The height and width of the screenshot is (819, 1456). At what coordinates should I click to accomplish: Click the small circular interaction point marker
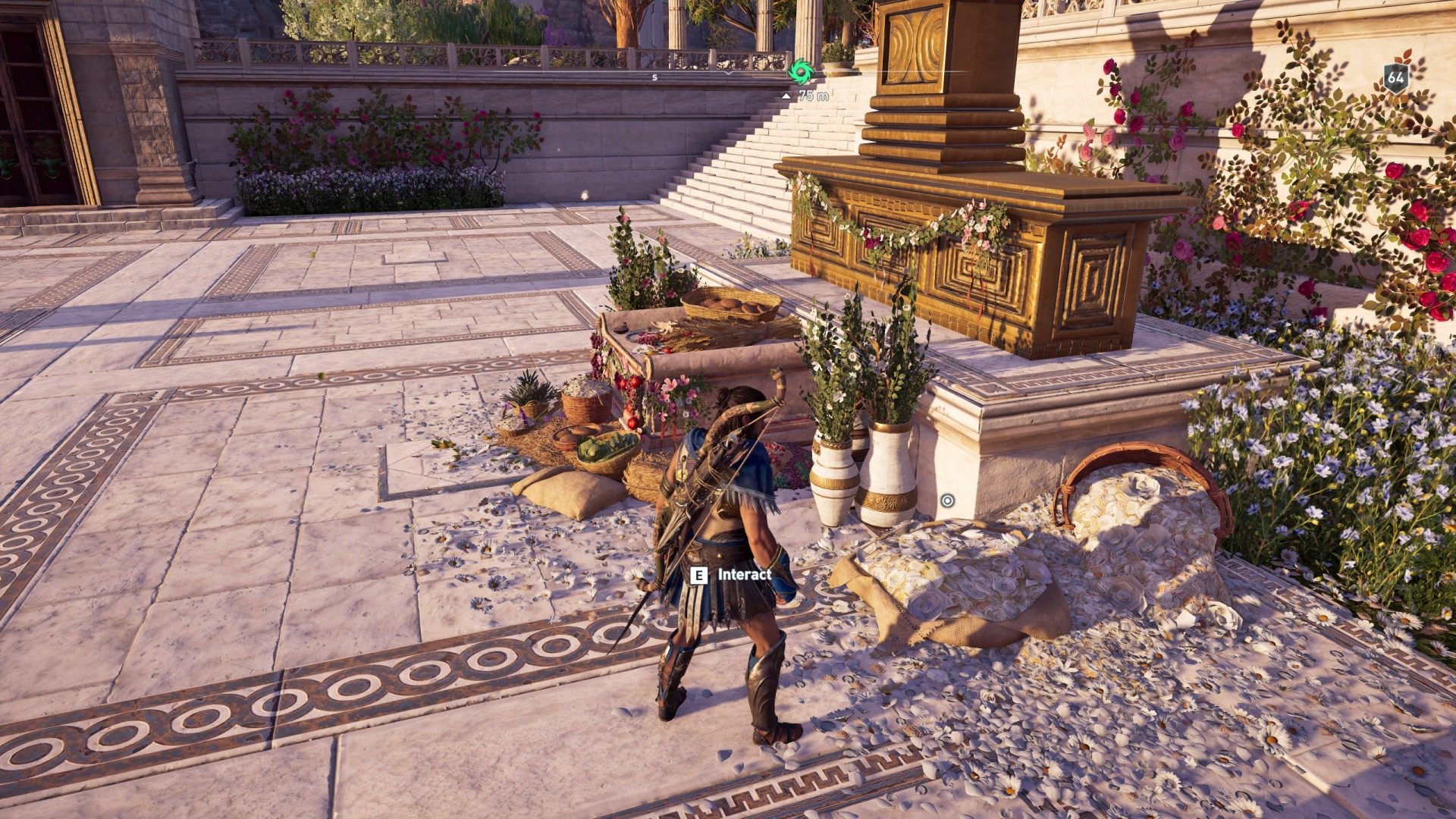tap(947, 500)
